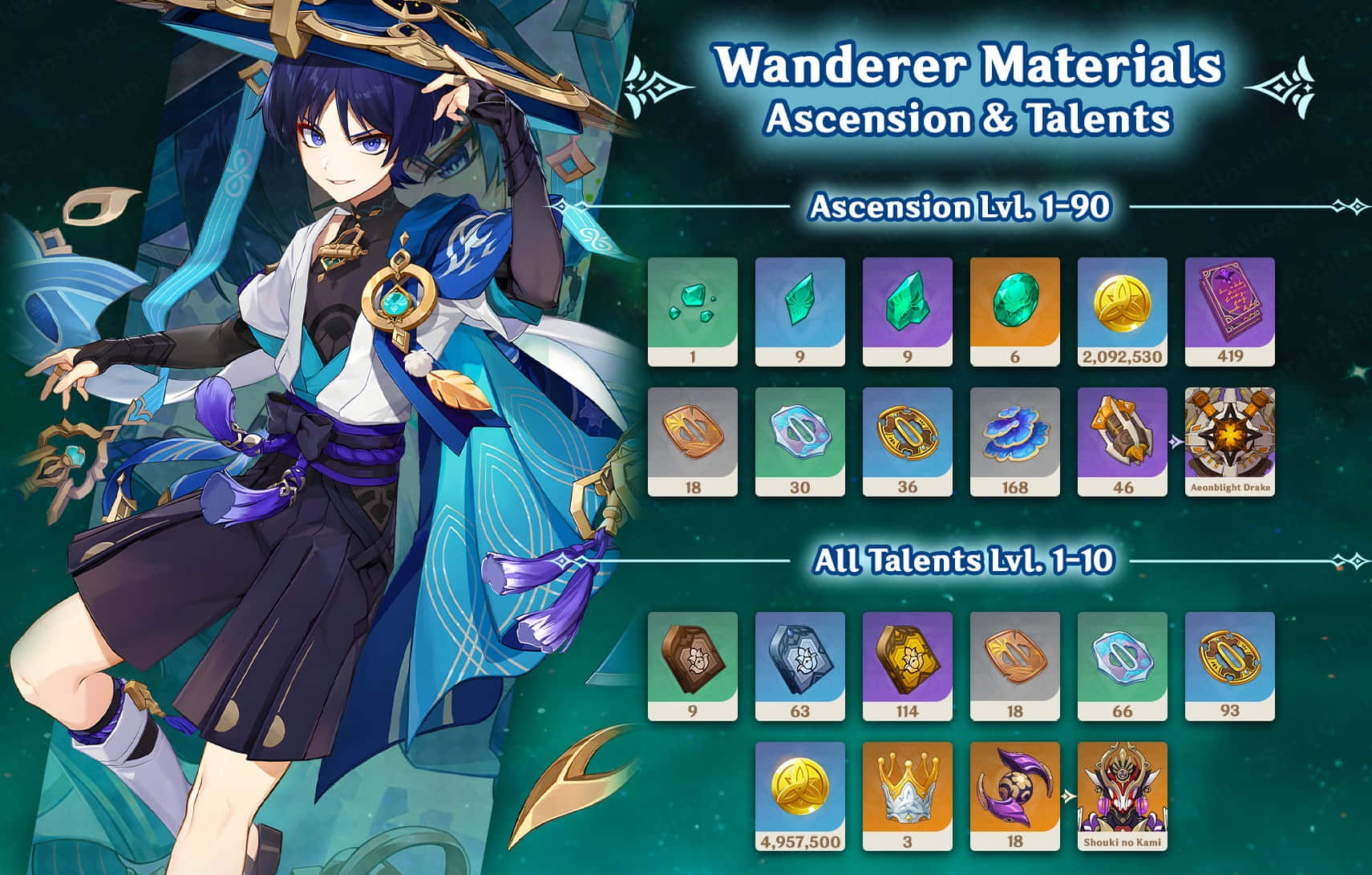The width and height of the screenshot is (1372, 875).
Task: Click the Famed Handguard card showing 36
Action: 907,441
